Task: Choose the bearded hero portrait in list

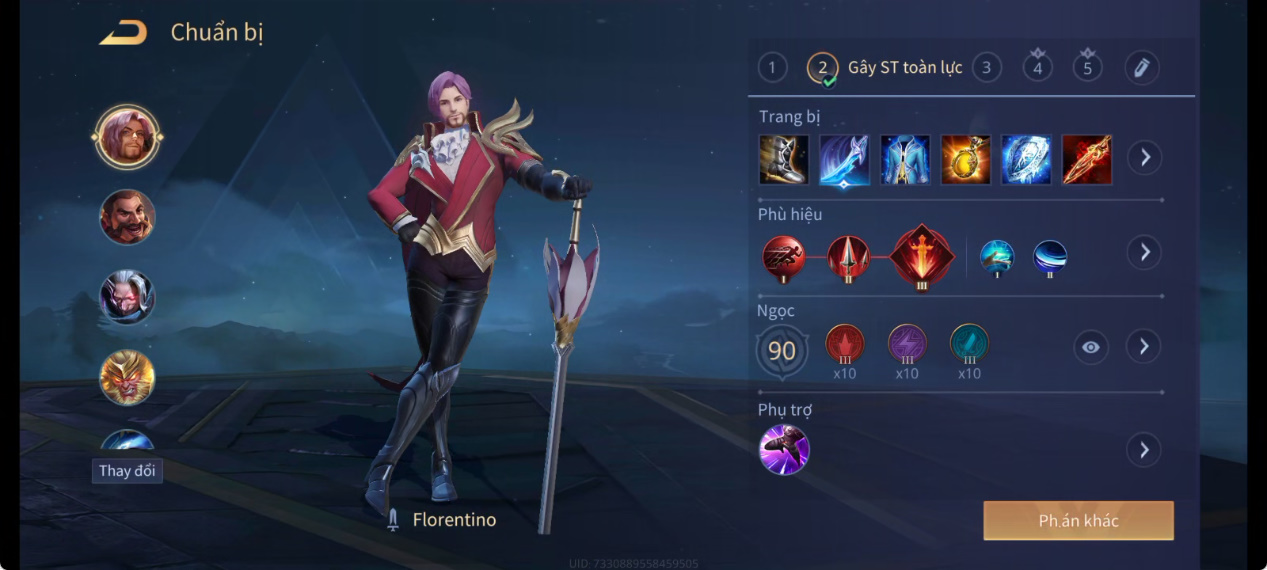Action: tap(127, 217)
